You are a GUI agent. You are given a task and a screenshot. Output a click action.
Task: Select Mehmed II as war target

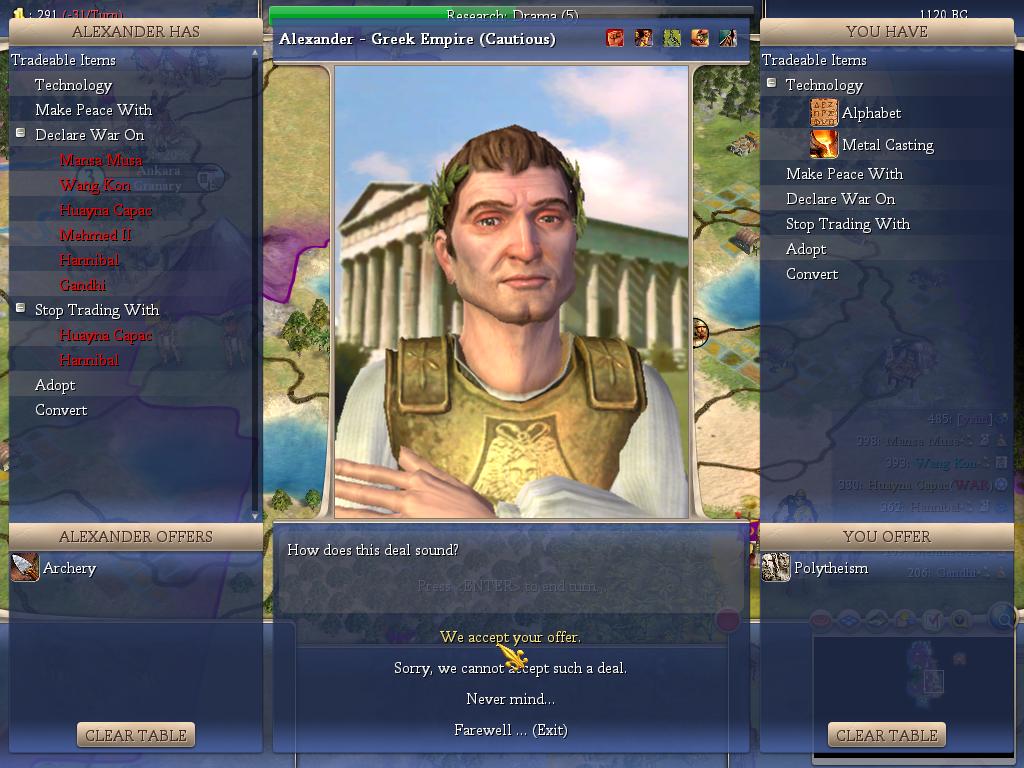pos(95,235)
